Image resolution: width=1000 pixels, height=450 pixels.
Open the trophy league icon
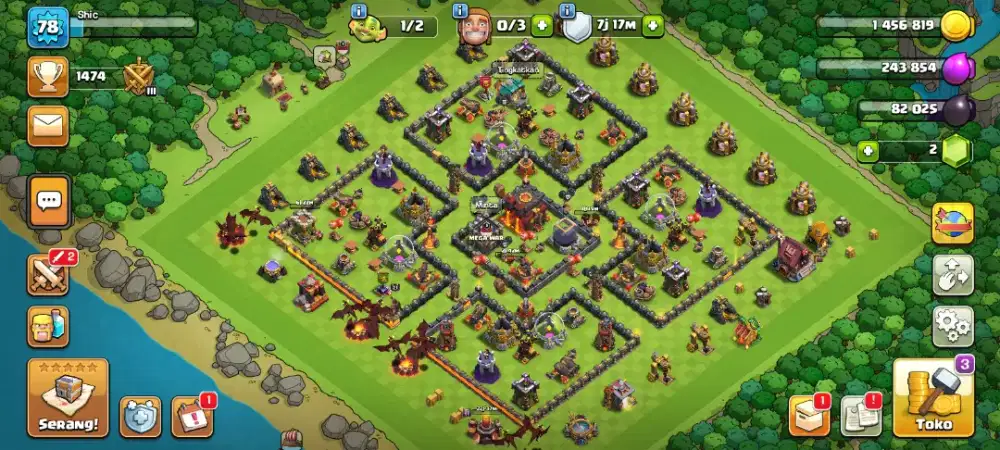click(x=48, y=75)
